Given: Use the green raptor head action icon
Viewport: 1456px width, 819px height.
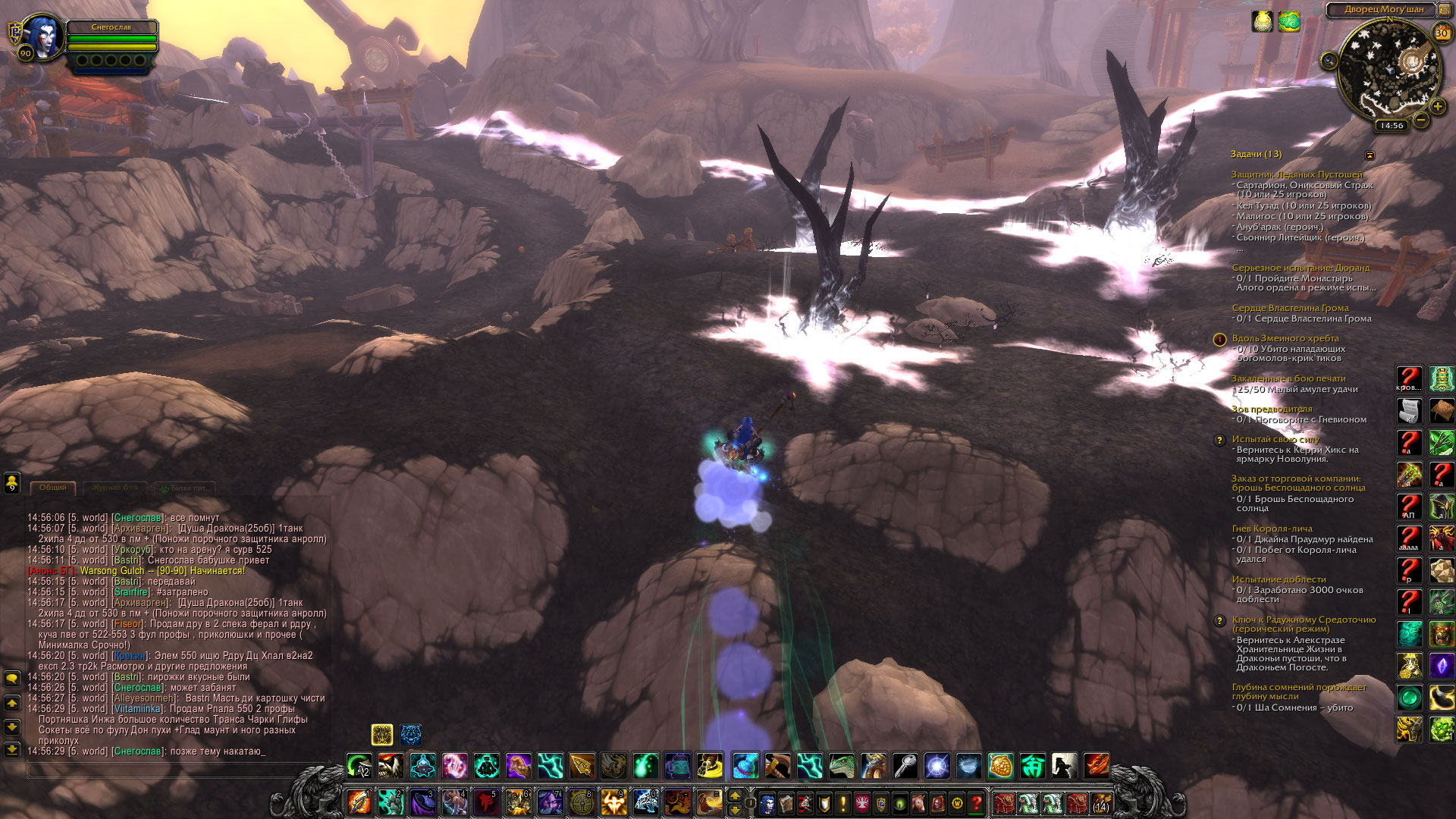Looking at the screenshot, I should (x=842, y=766).
